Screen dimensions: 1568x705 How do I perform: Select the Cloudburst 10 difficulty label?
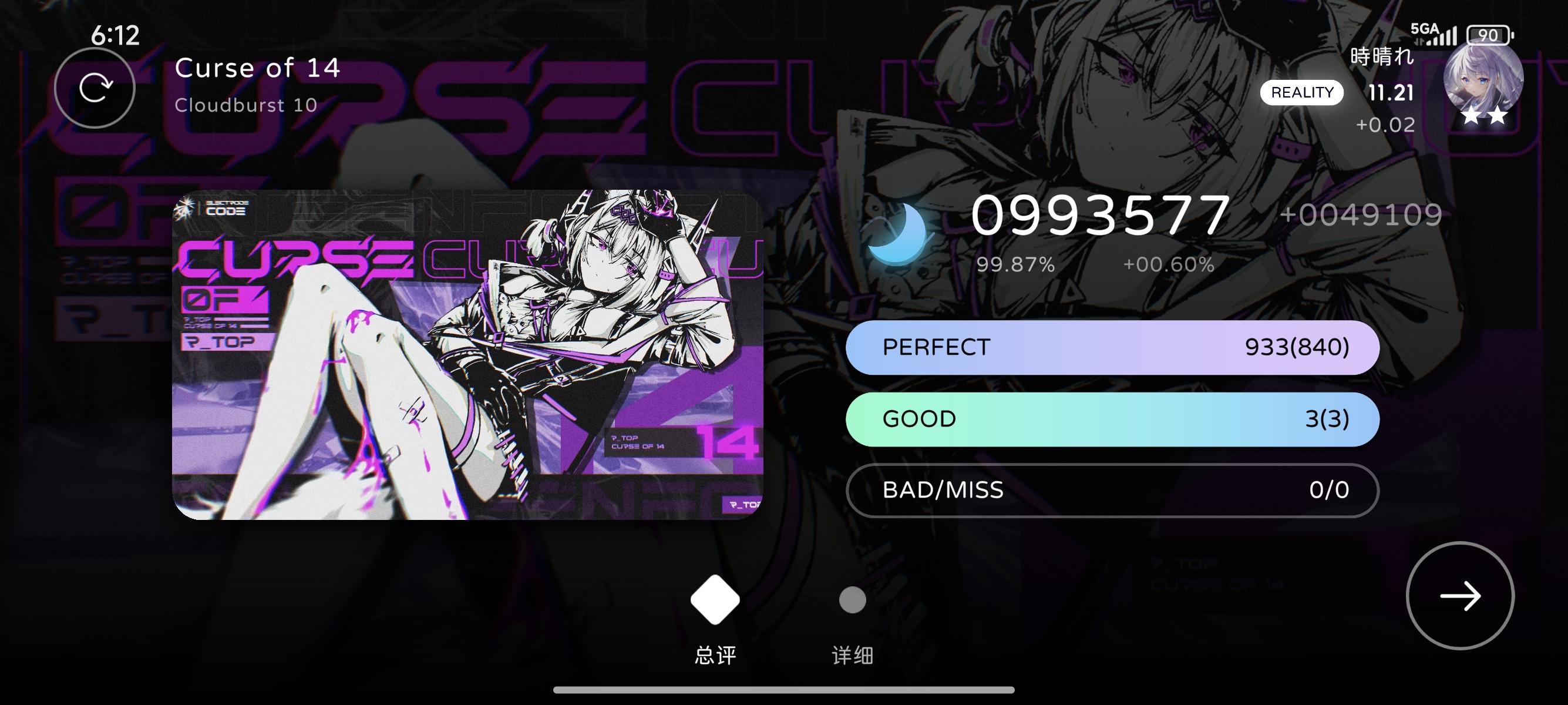click(245, 106)
